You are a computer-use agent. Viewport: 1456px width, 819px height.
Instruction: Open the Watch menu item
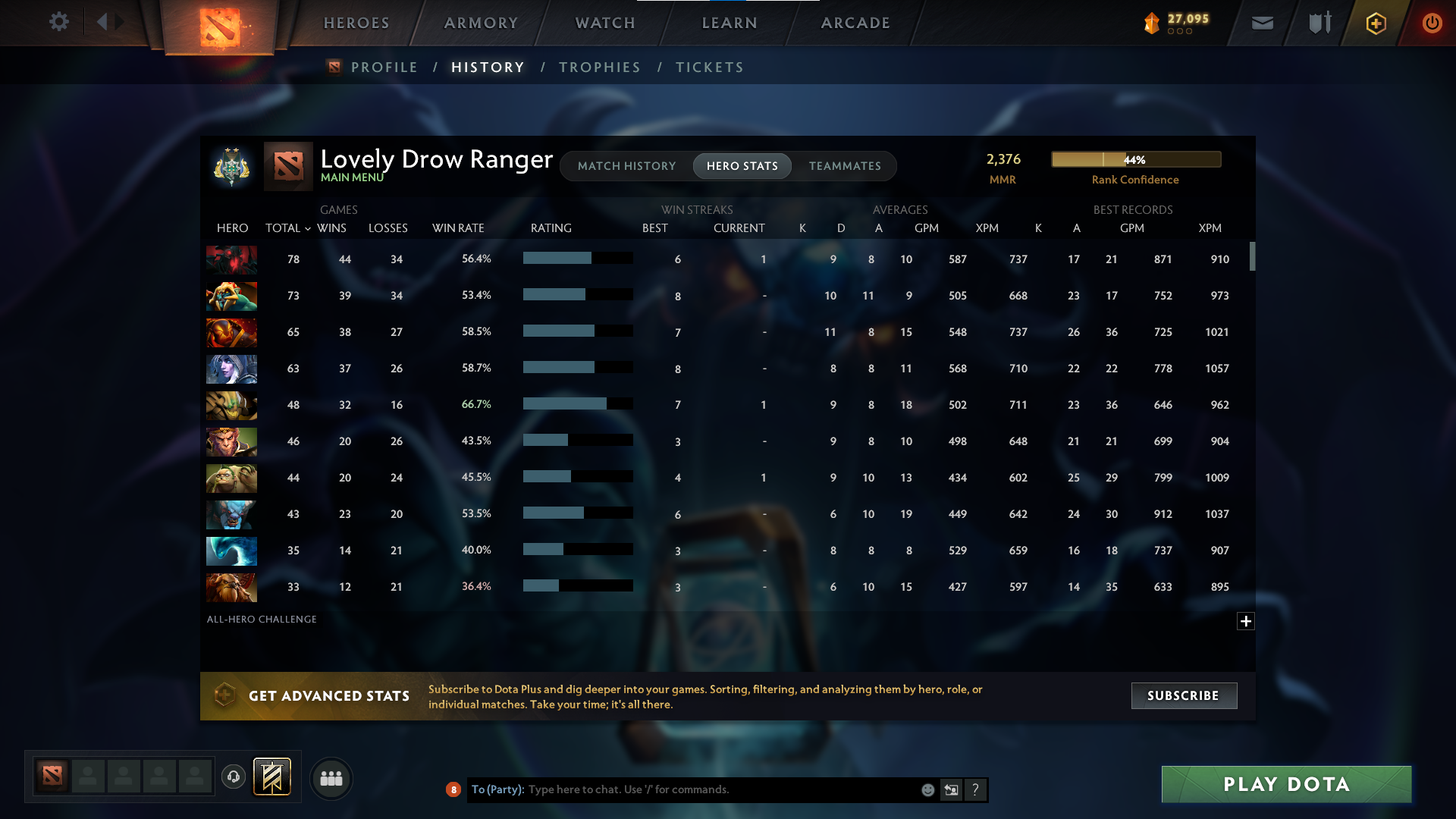click(x=604, y=23)
